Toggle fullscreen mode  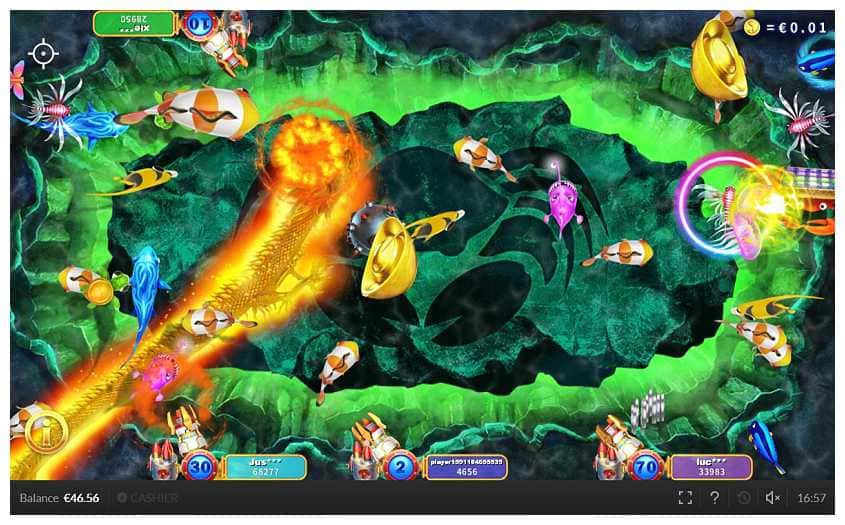click(685, 498)
